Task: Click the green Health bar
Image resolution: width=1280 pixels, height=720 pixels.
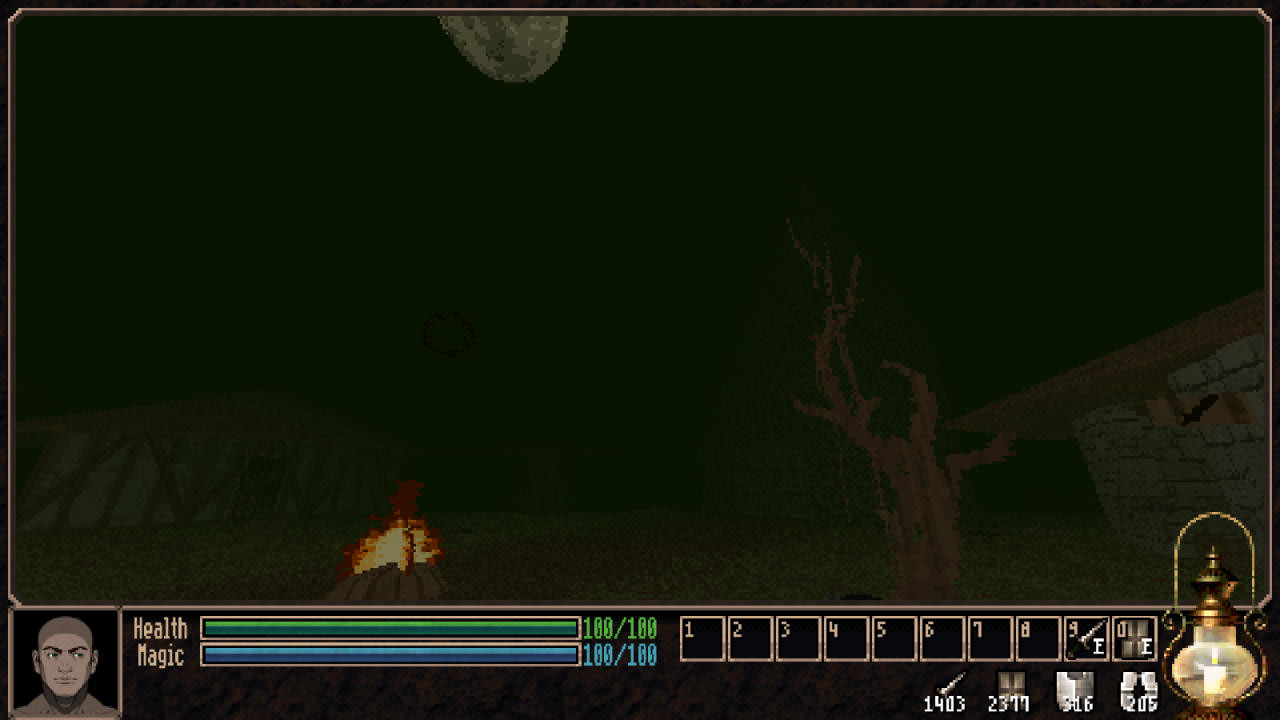Action: click(390, 629)
